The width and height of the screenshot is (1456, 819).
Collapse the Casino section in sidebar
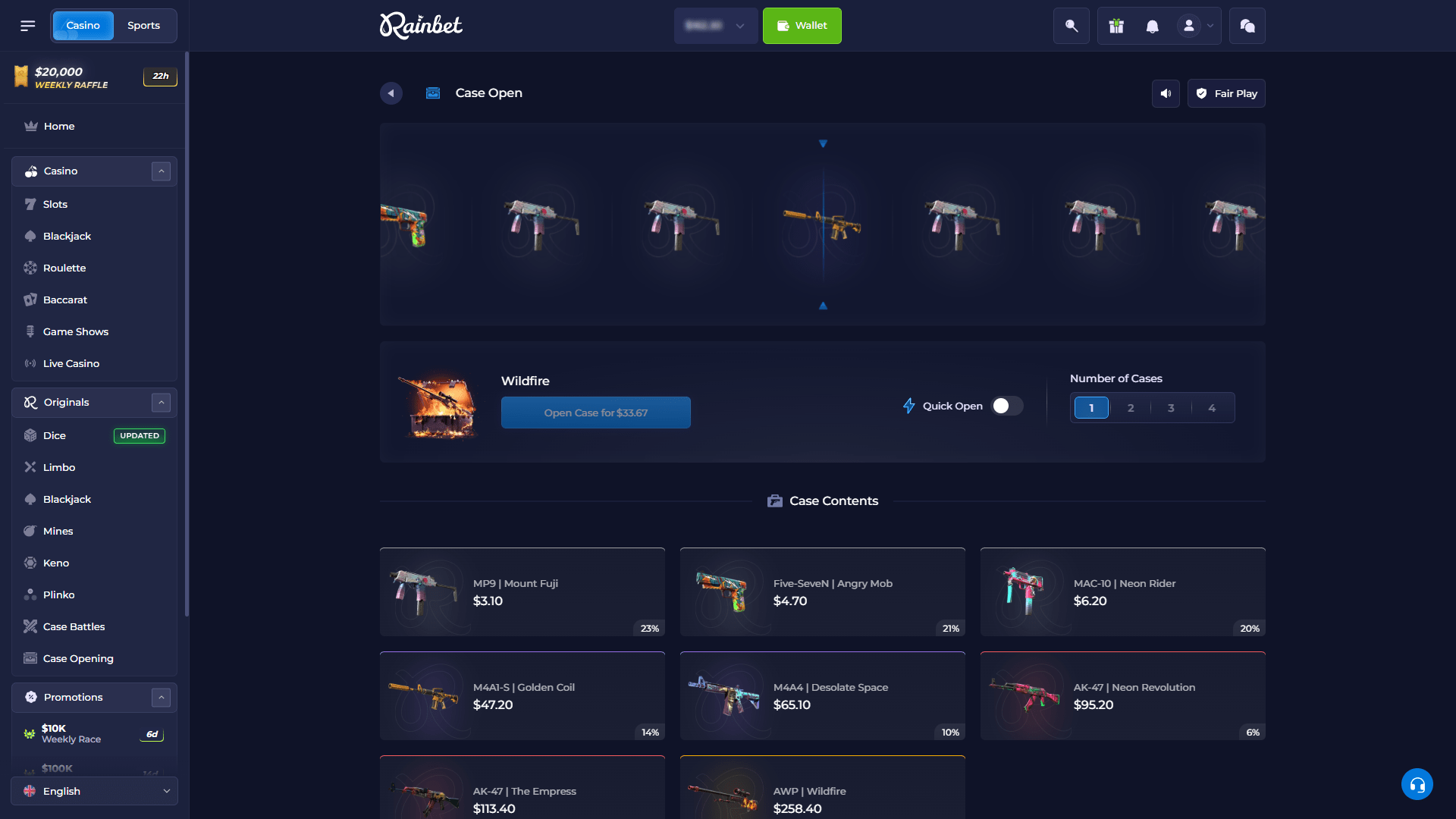(x=161, y=171)
